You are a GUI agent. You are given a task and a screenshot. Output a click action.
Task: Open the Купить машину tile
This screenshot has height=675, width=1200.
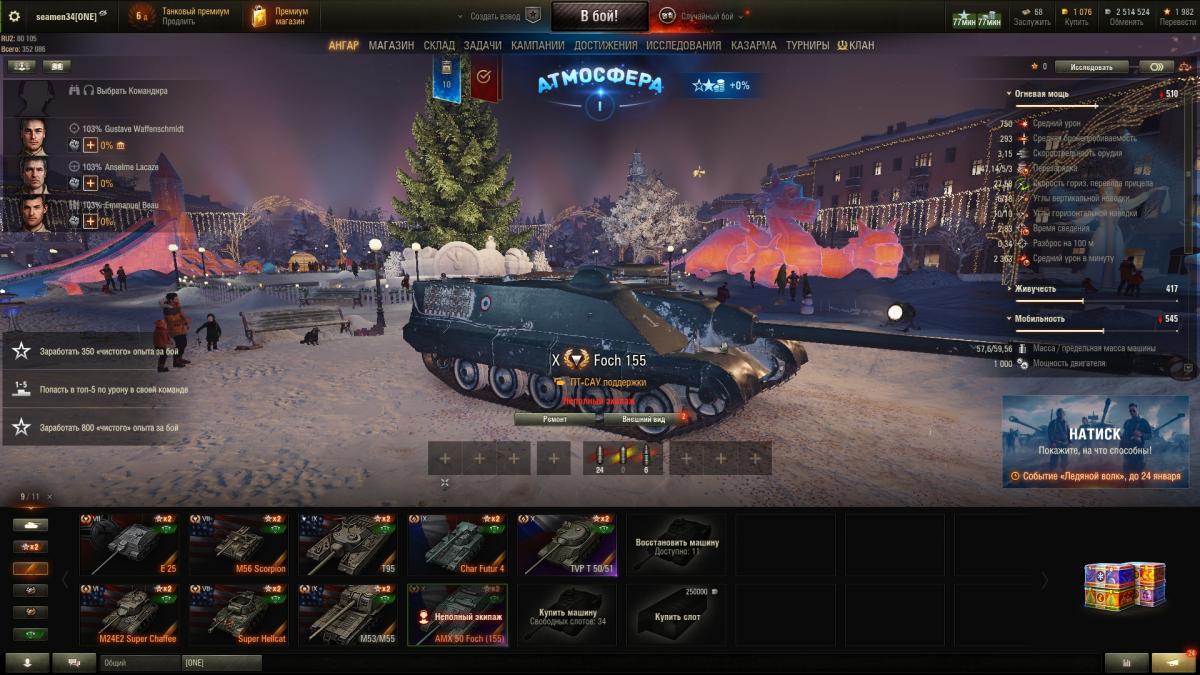pos(567,615)
